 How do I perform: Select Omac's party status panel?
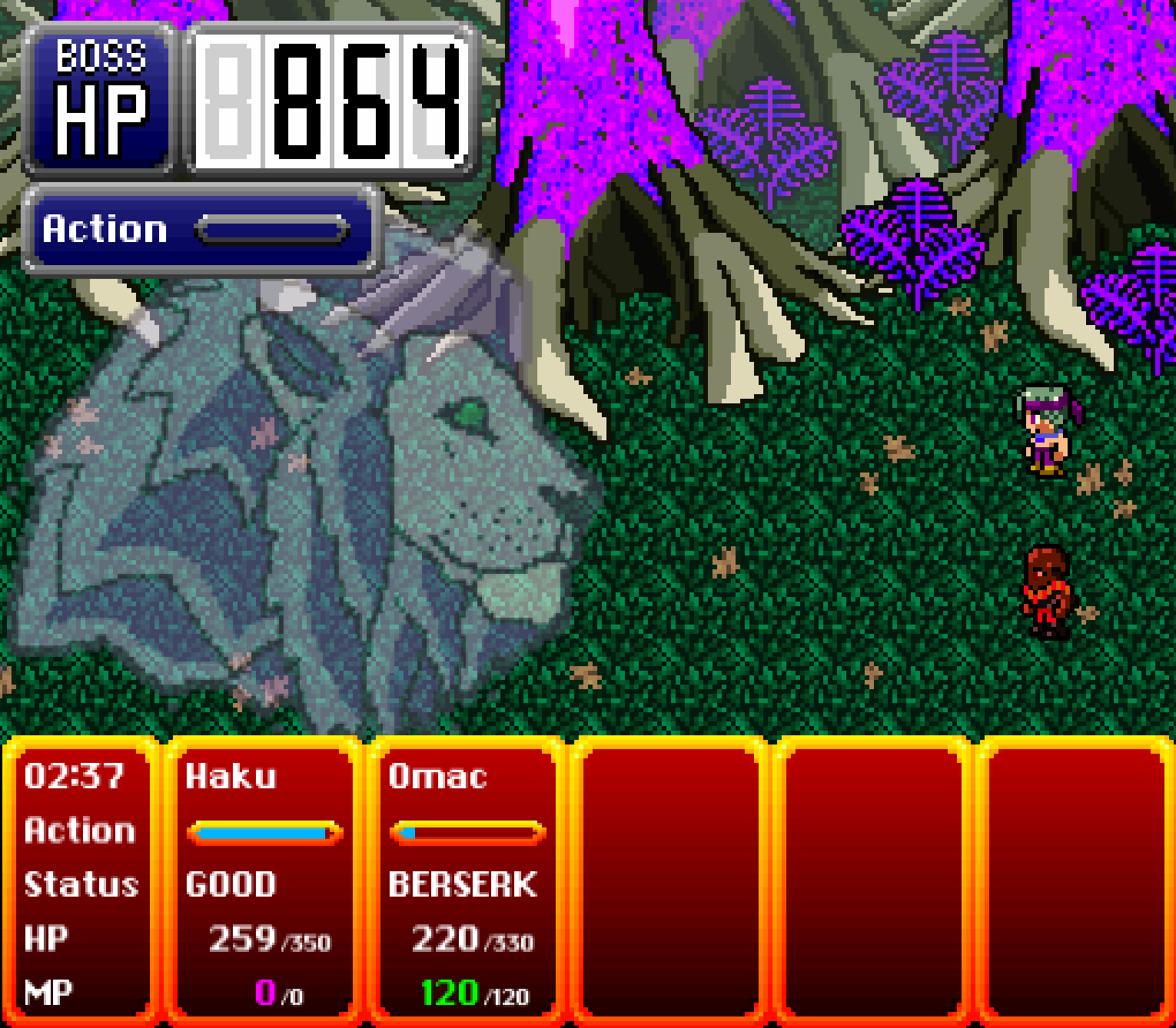[x=467, y=882]
